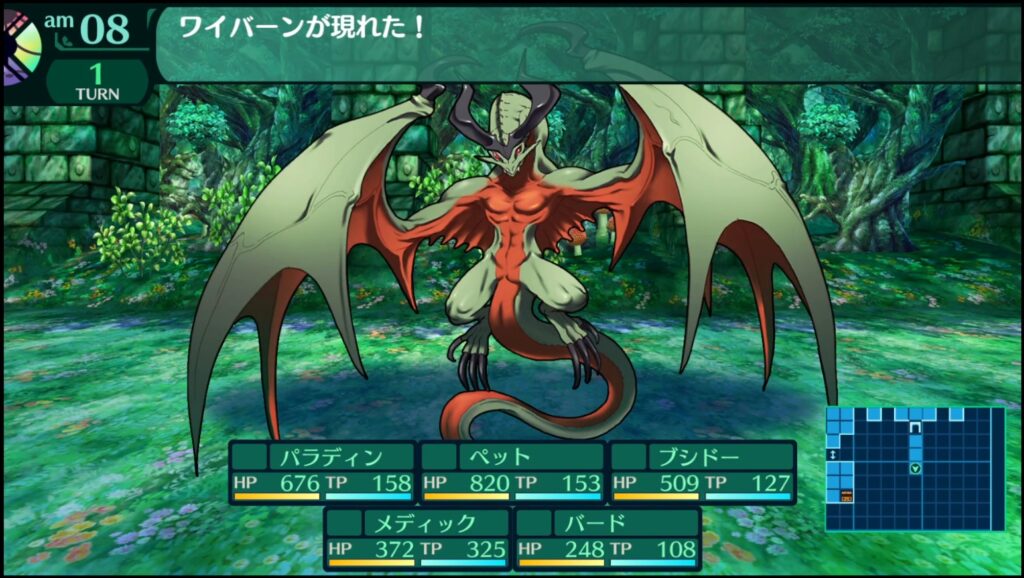Select the バード party member panel
The image size is (1024, 578).
tap(607, 537)
